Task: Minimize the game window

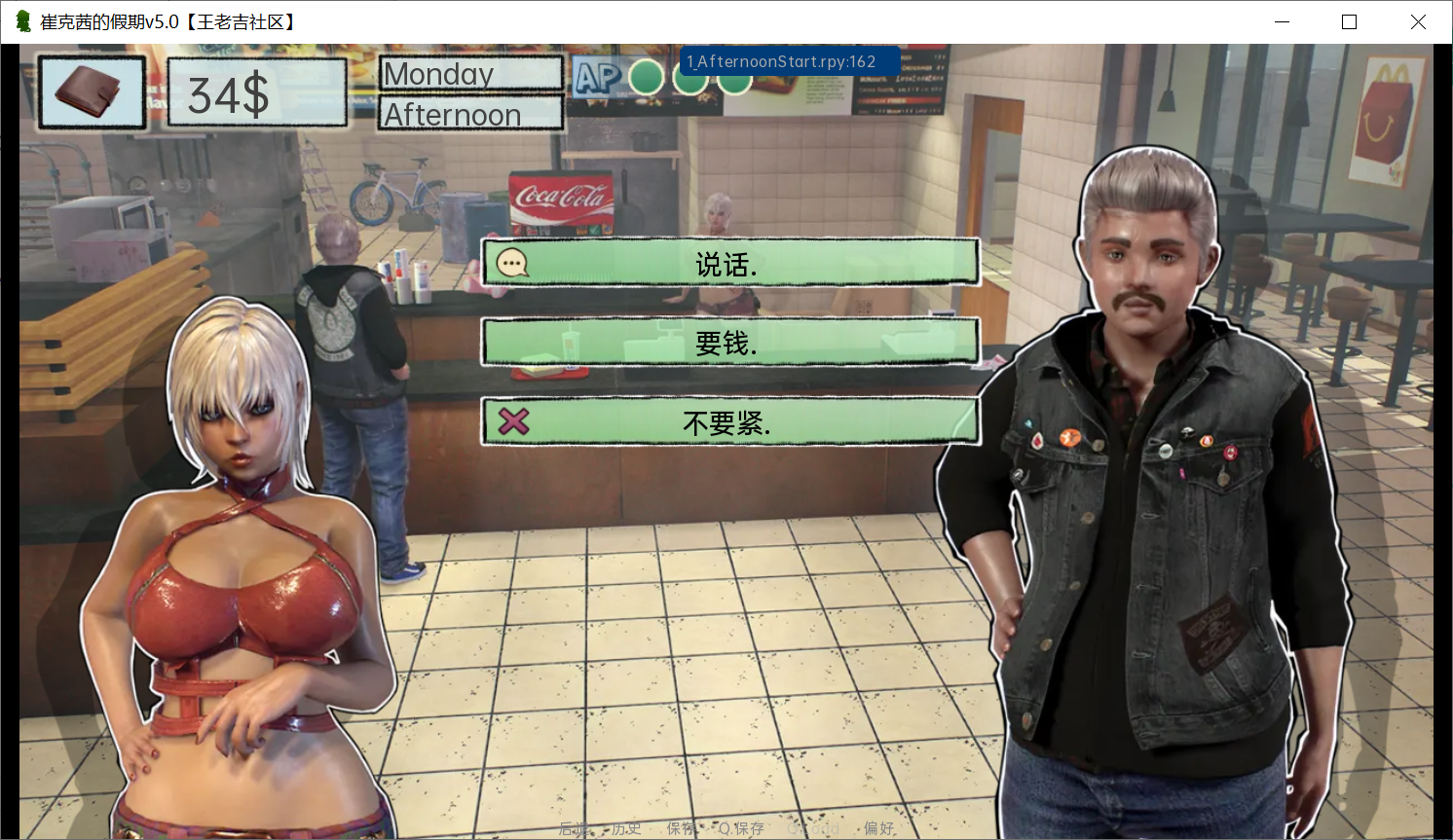Action: coord(1282,21)
